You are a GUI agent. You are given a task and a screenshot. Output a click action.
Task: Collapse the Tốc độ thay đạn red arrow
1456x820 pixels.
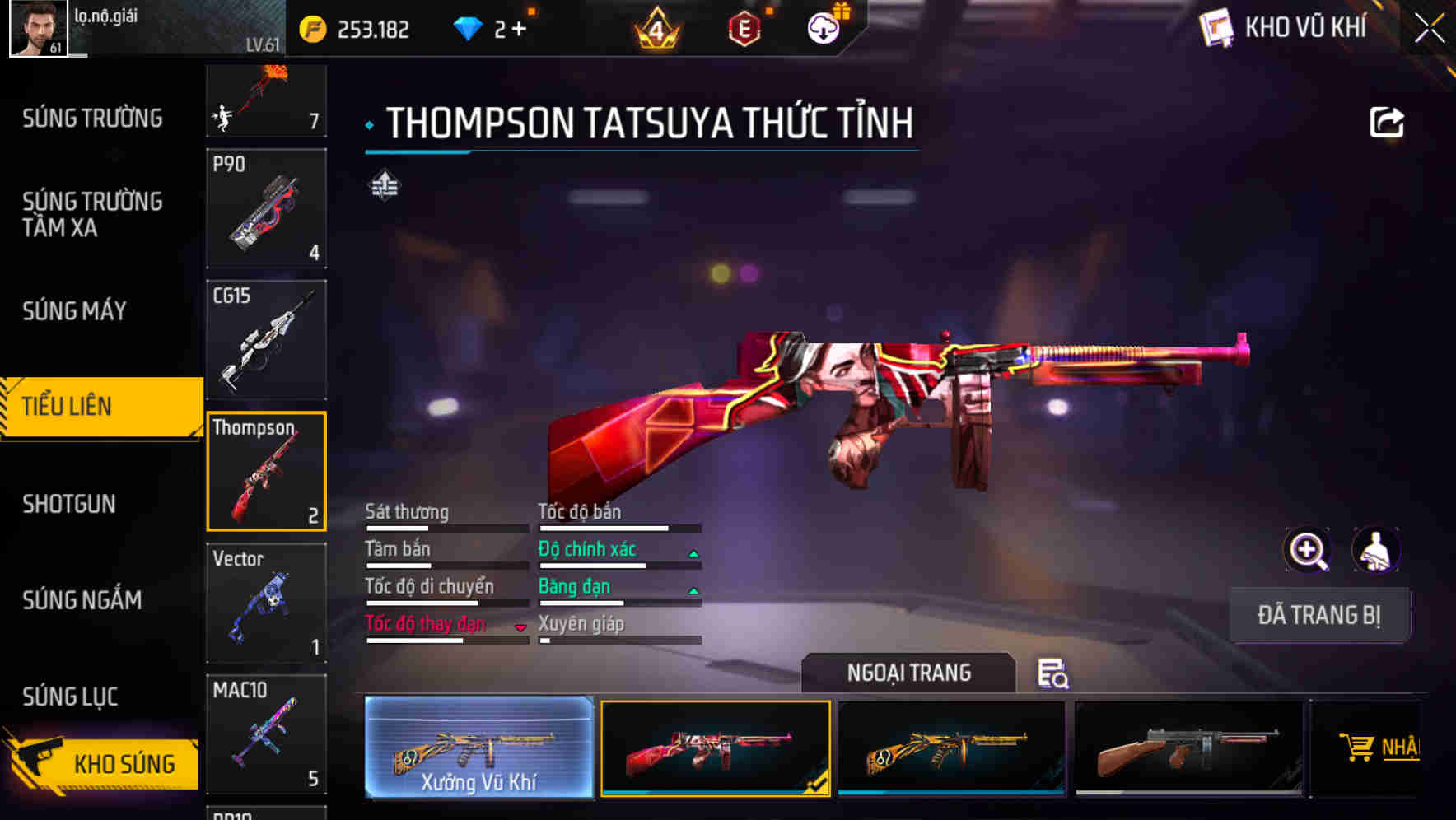point(520,627)
